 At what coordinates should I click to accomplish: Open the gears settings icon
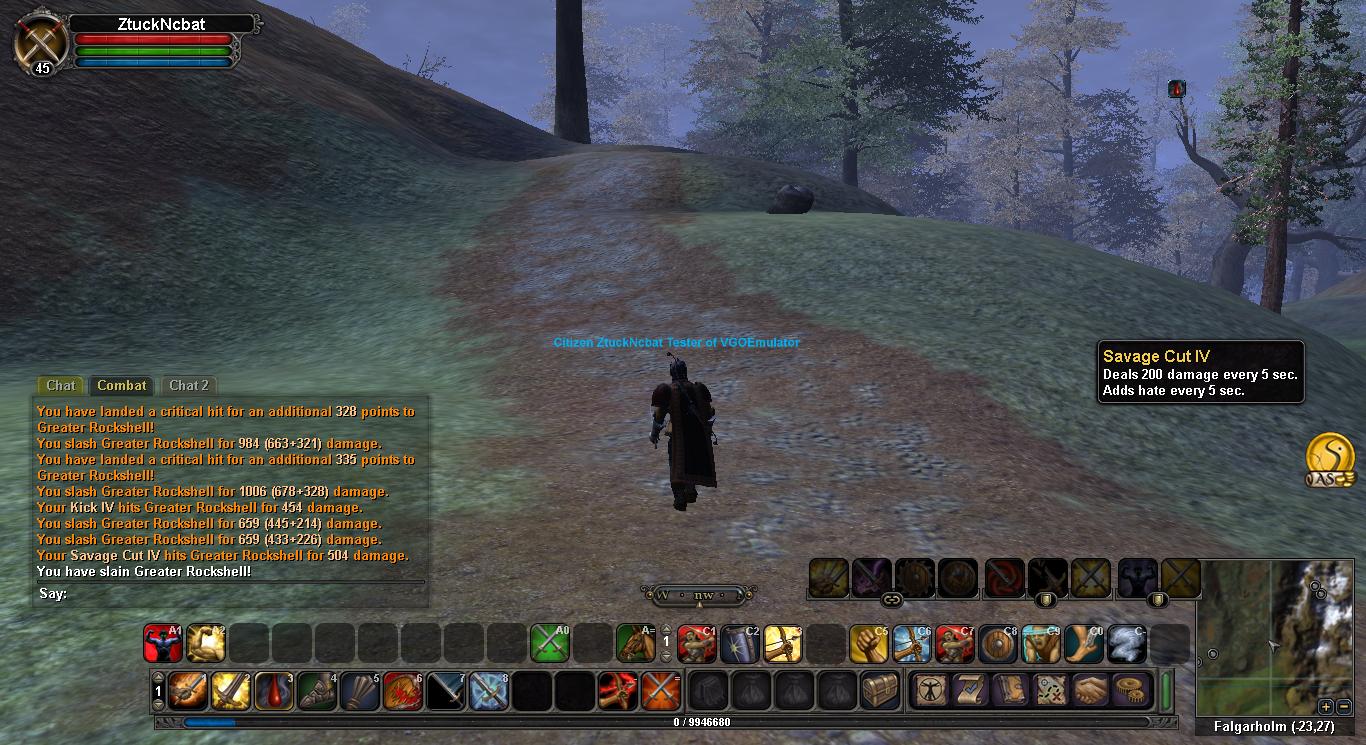(x=1131, y=691)
